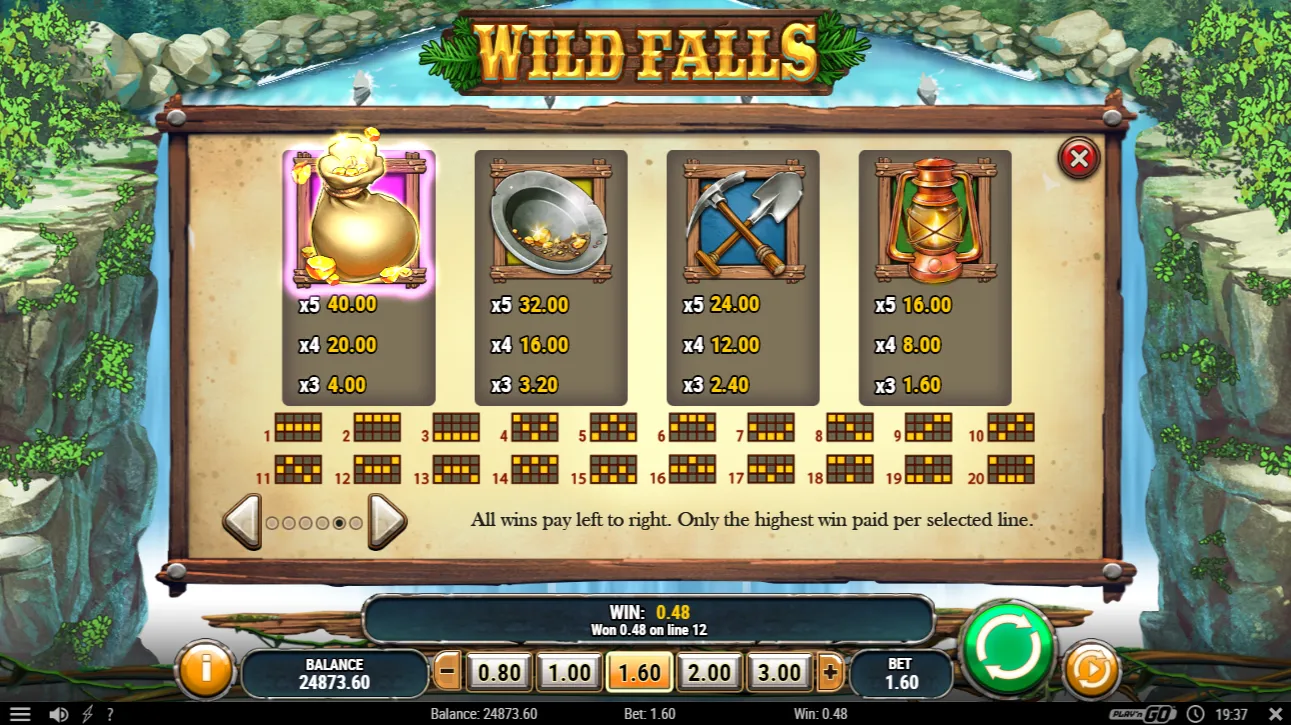Open the help with the question mark
Screen dimensions: 1291x725
[x=108, y=714]
